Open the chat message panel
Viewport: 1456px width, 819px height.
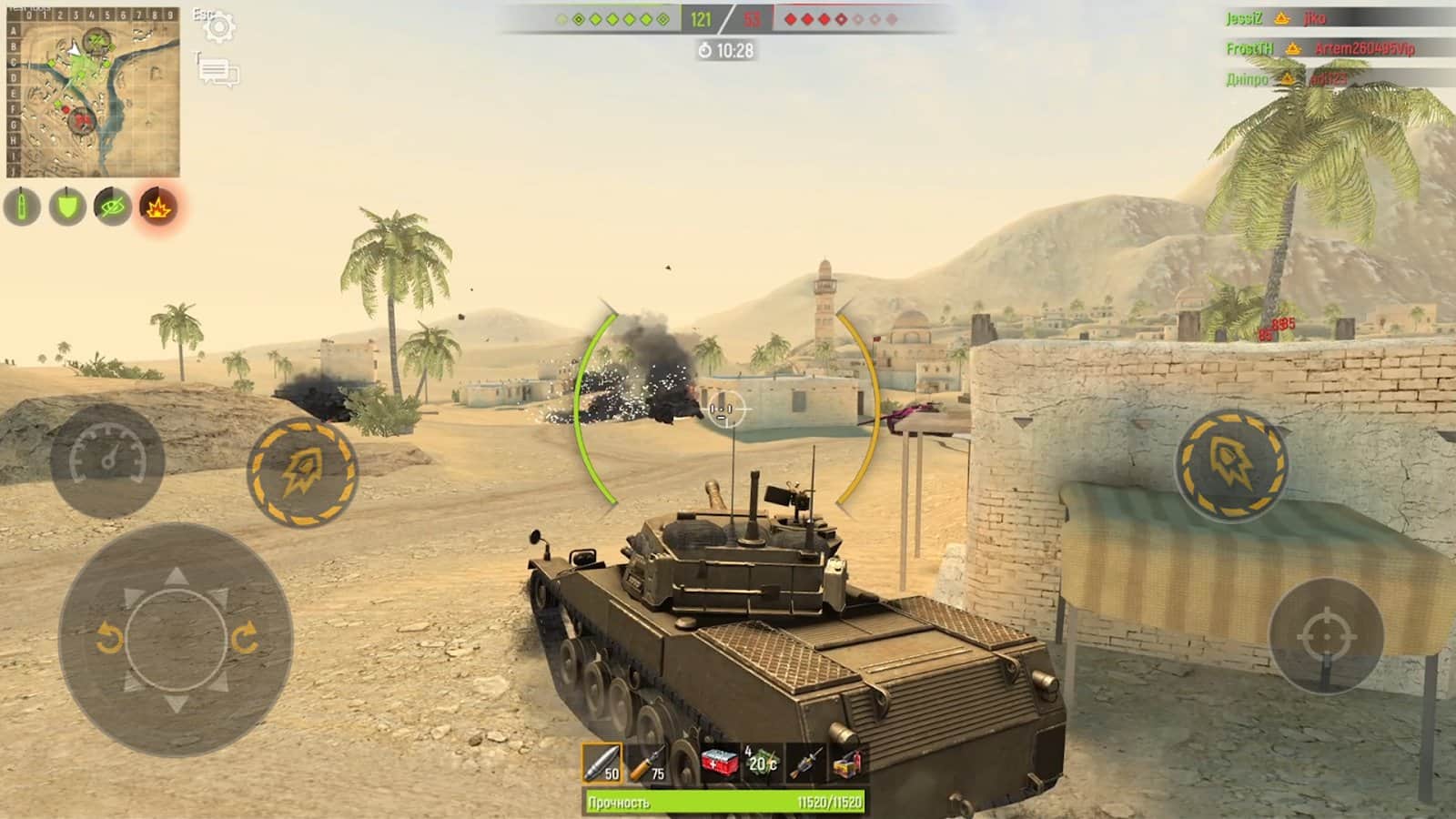tap(219, 72)
